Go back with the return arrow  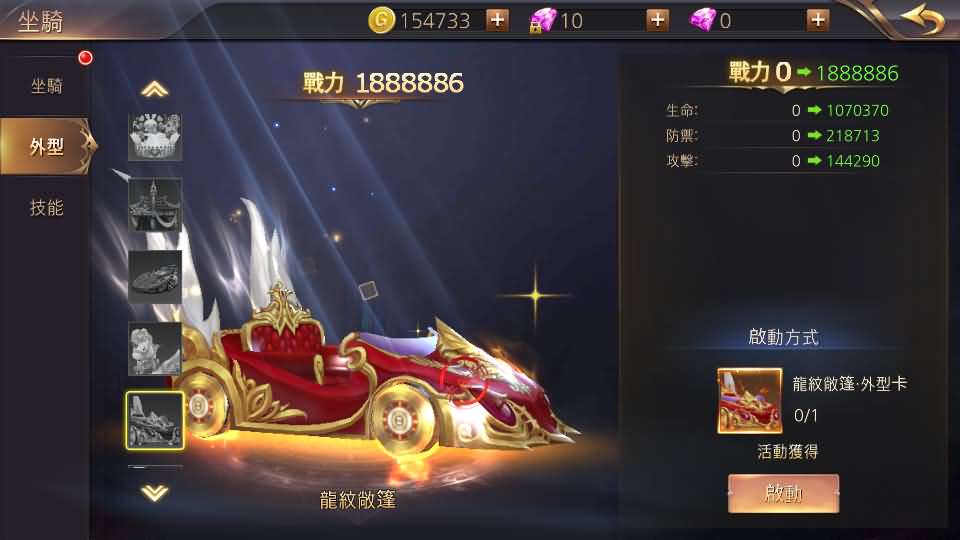(921, 19)
